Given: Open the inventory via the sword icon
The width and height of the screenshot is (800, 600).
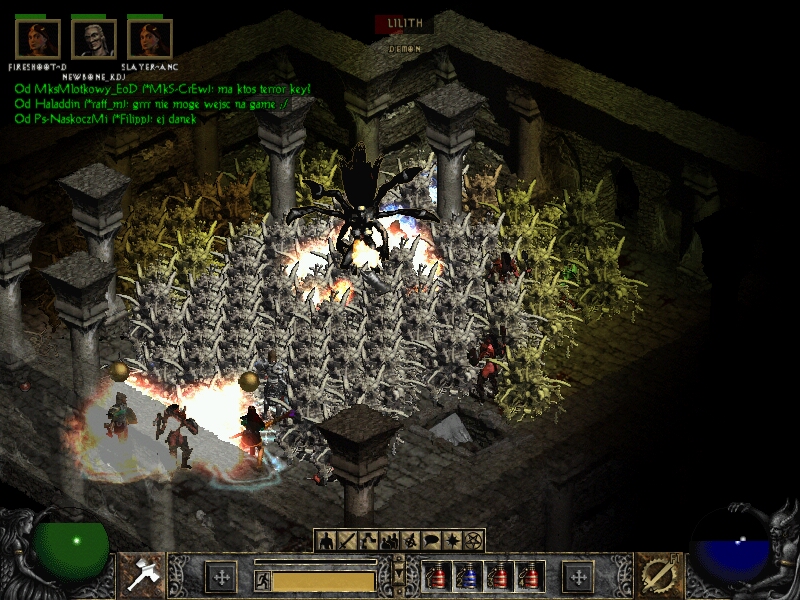Looking at the screenshot, I should click(347, 541).
